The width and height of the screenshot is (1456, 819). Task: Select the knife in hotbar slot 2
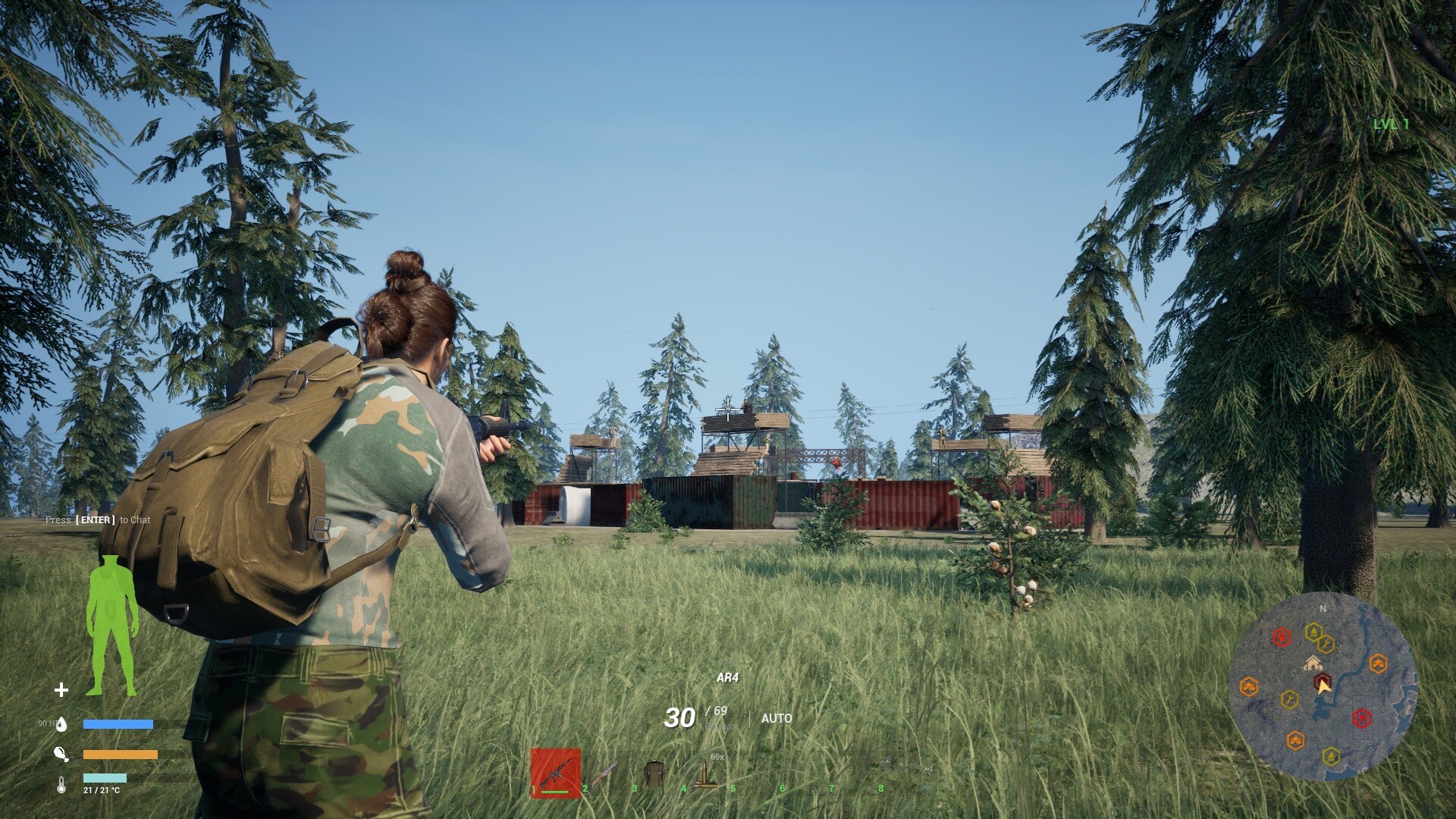coord(603,771)
